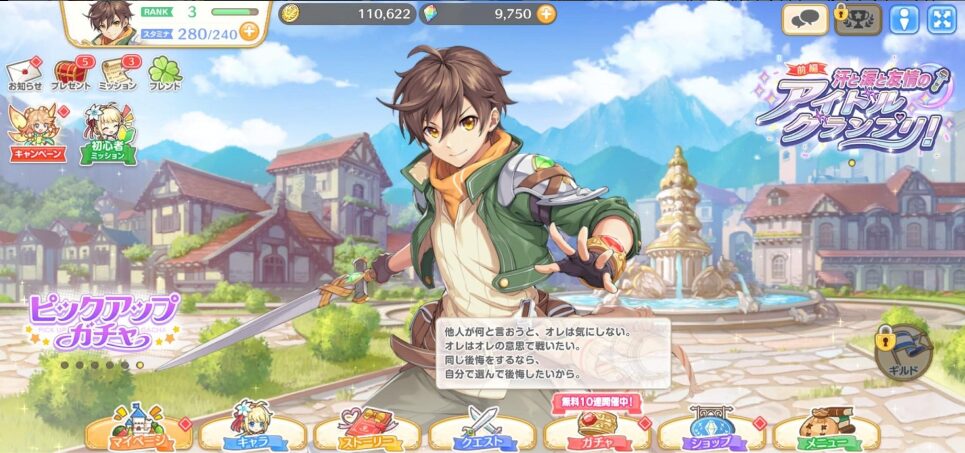Open the メニュー menu tab
This screenshot has width=965, height=453.
pos(826,431)
